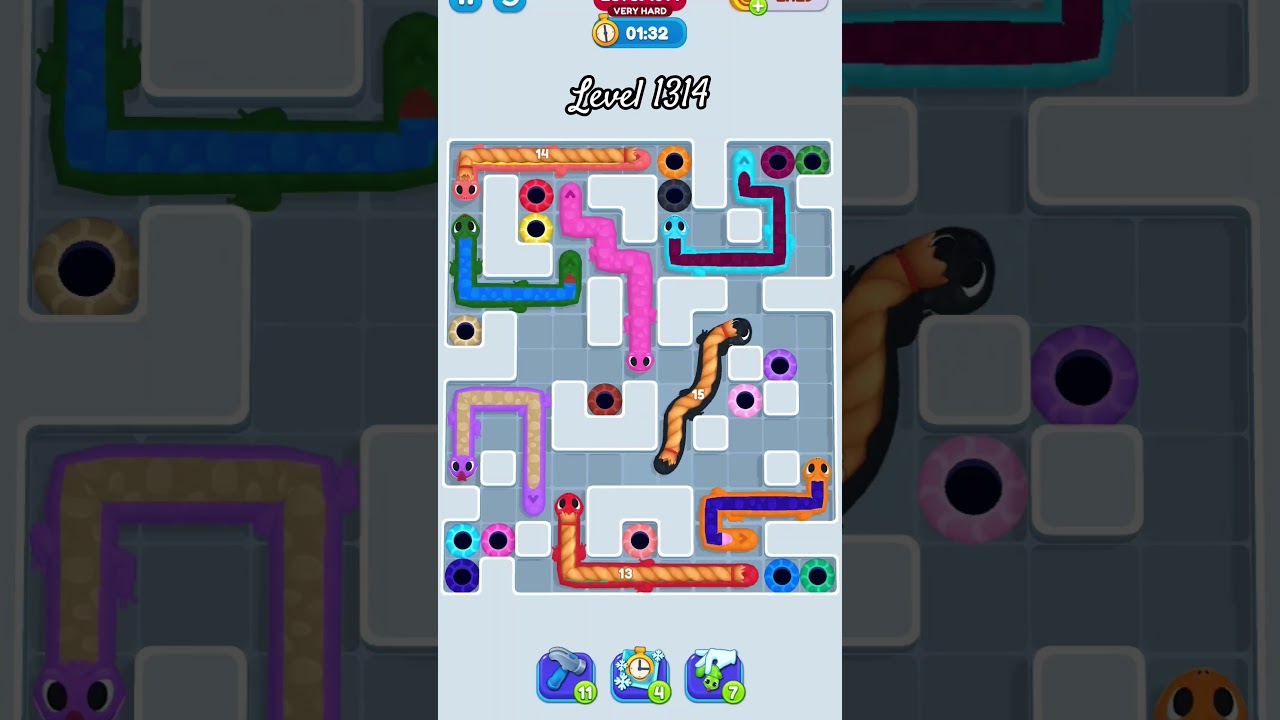The height and width of the screenshot is (720, 1280).
Task: Tap the purple snake's head on the left
Action: (462, 467)
